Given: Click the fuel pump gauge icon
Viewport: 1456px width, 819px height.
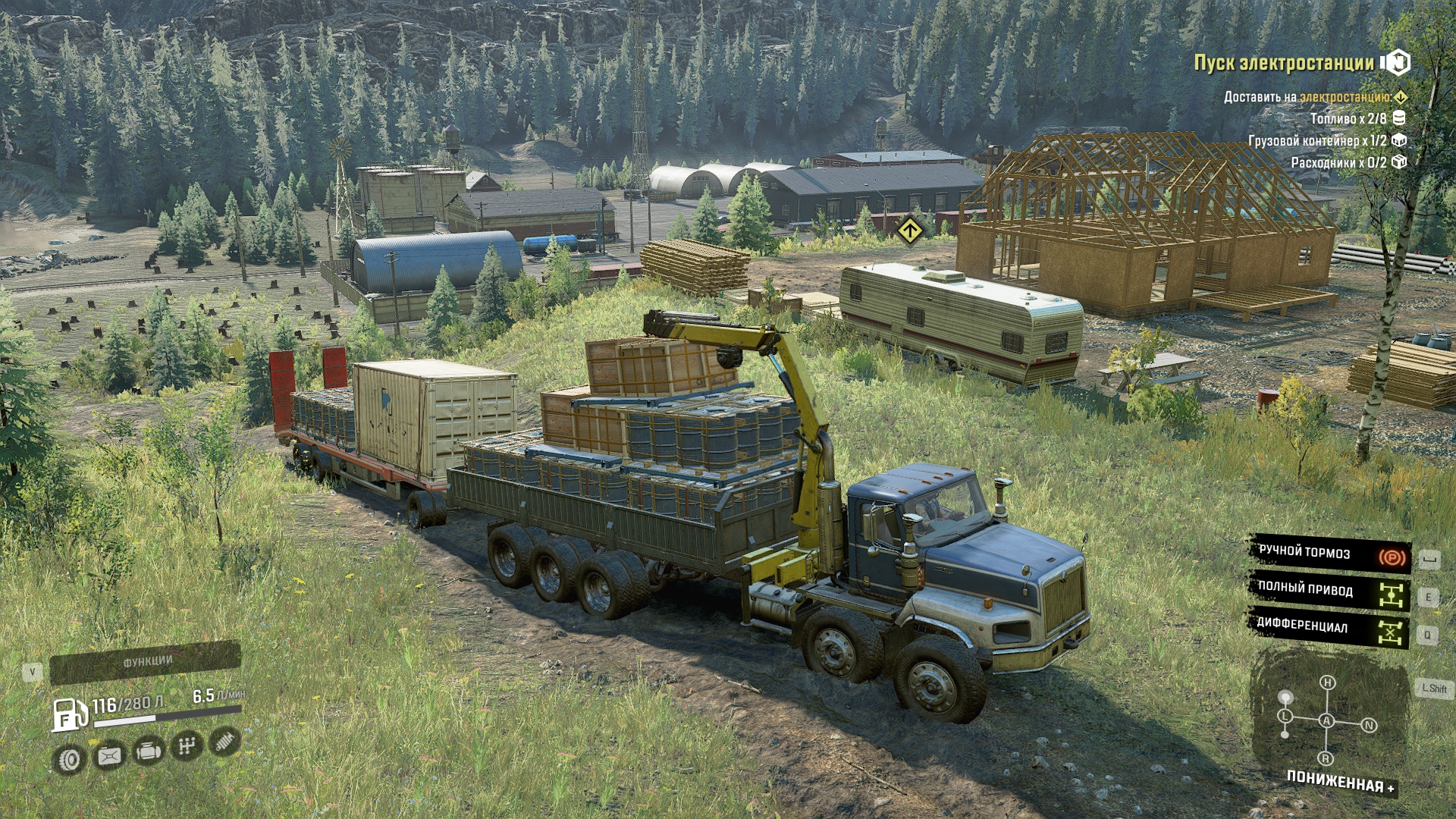Looking at the screenshot, I should [x=69, y=714].
